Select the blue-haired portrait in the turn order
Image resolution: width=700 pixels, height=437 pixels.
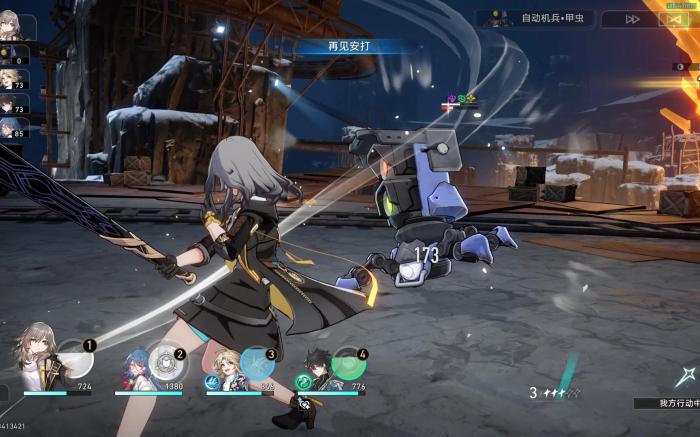click(12, 128)
